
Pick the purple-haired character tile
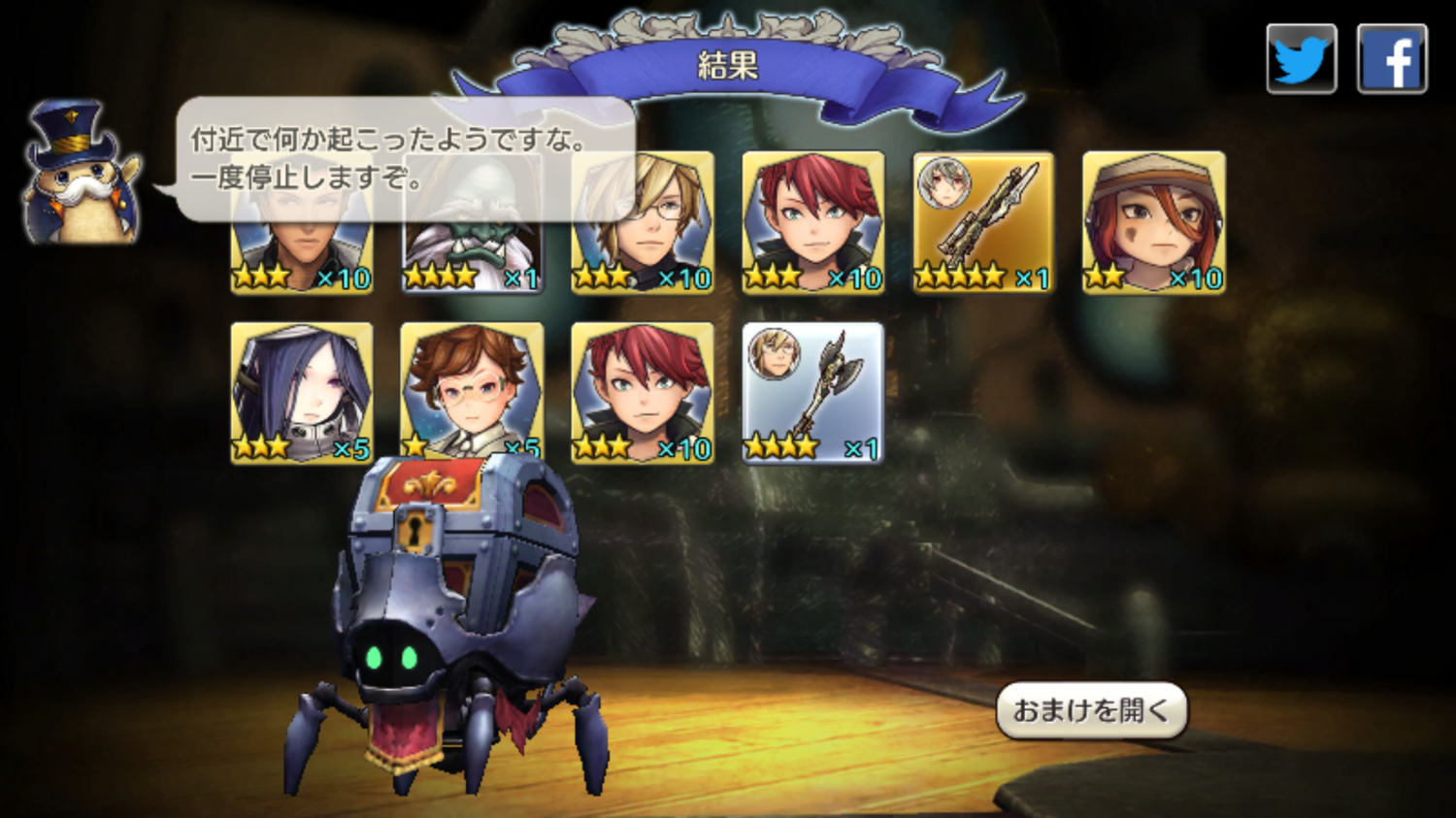point(302,393)
